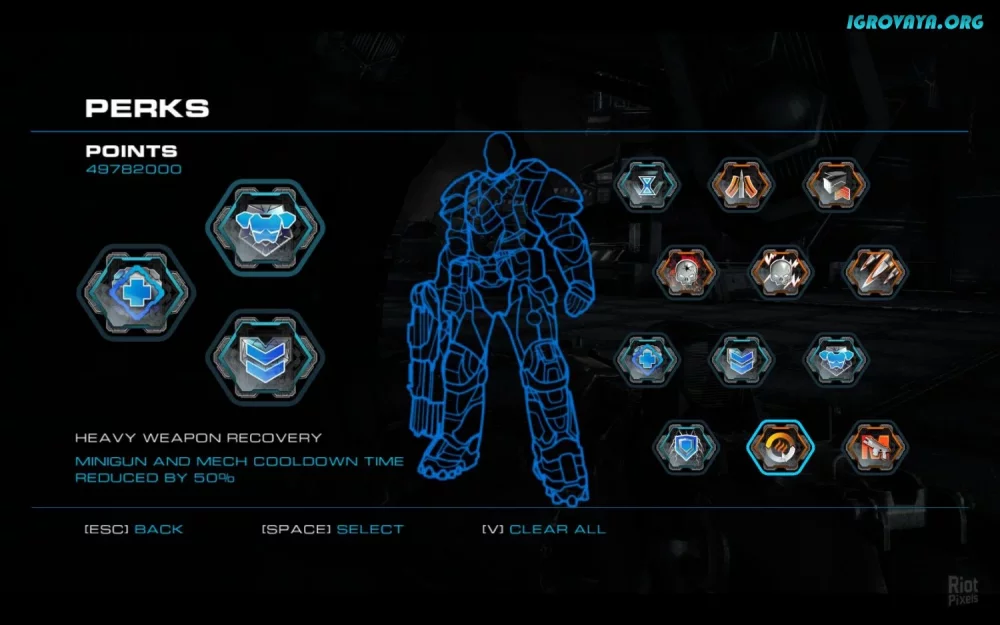Select the hourglass perk icon
This screenshot has height=625, width=1000.
click(646, 185)
